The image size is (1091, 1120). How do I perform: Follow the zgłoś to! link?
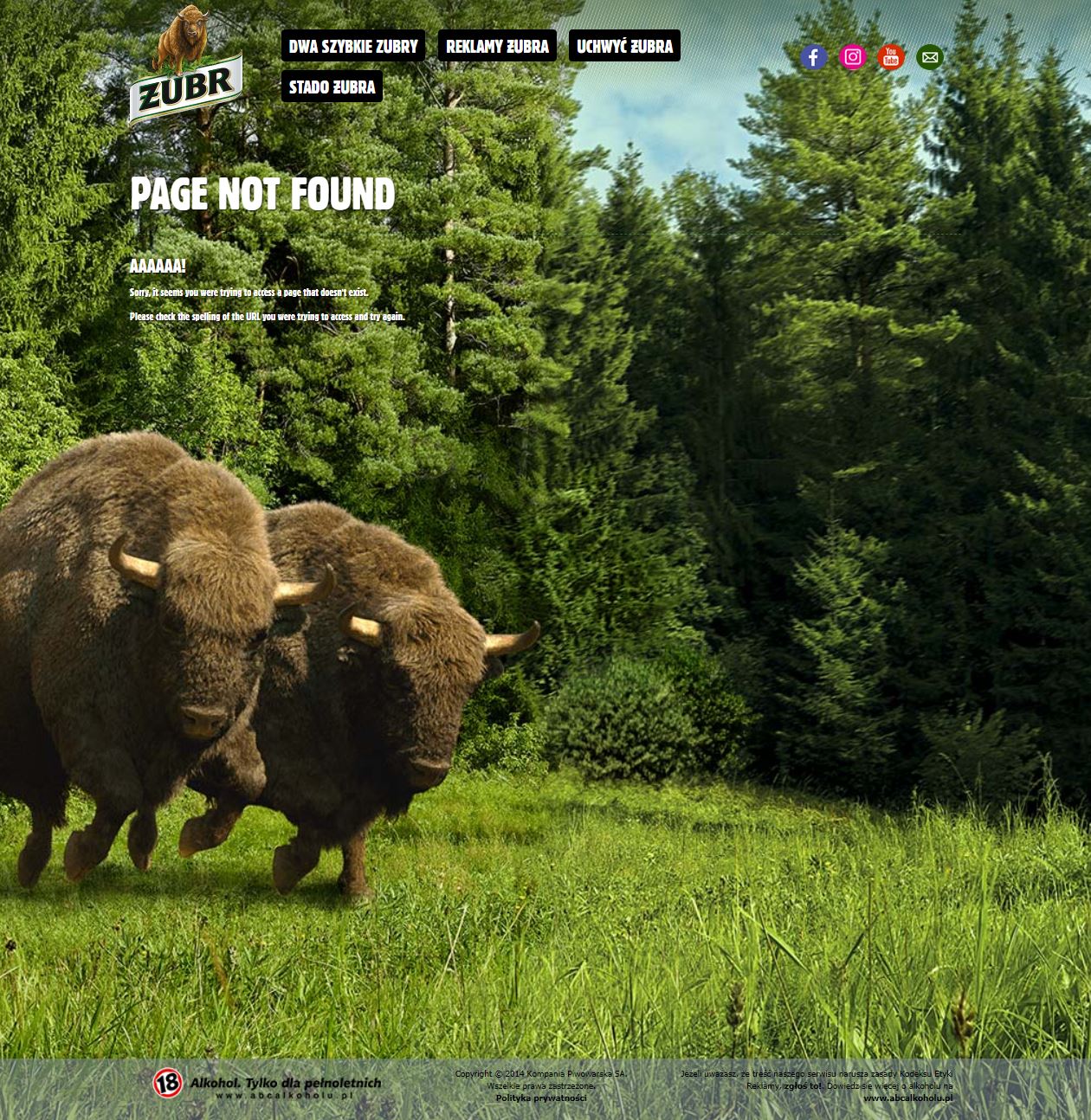coord(803,1085)
